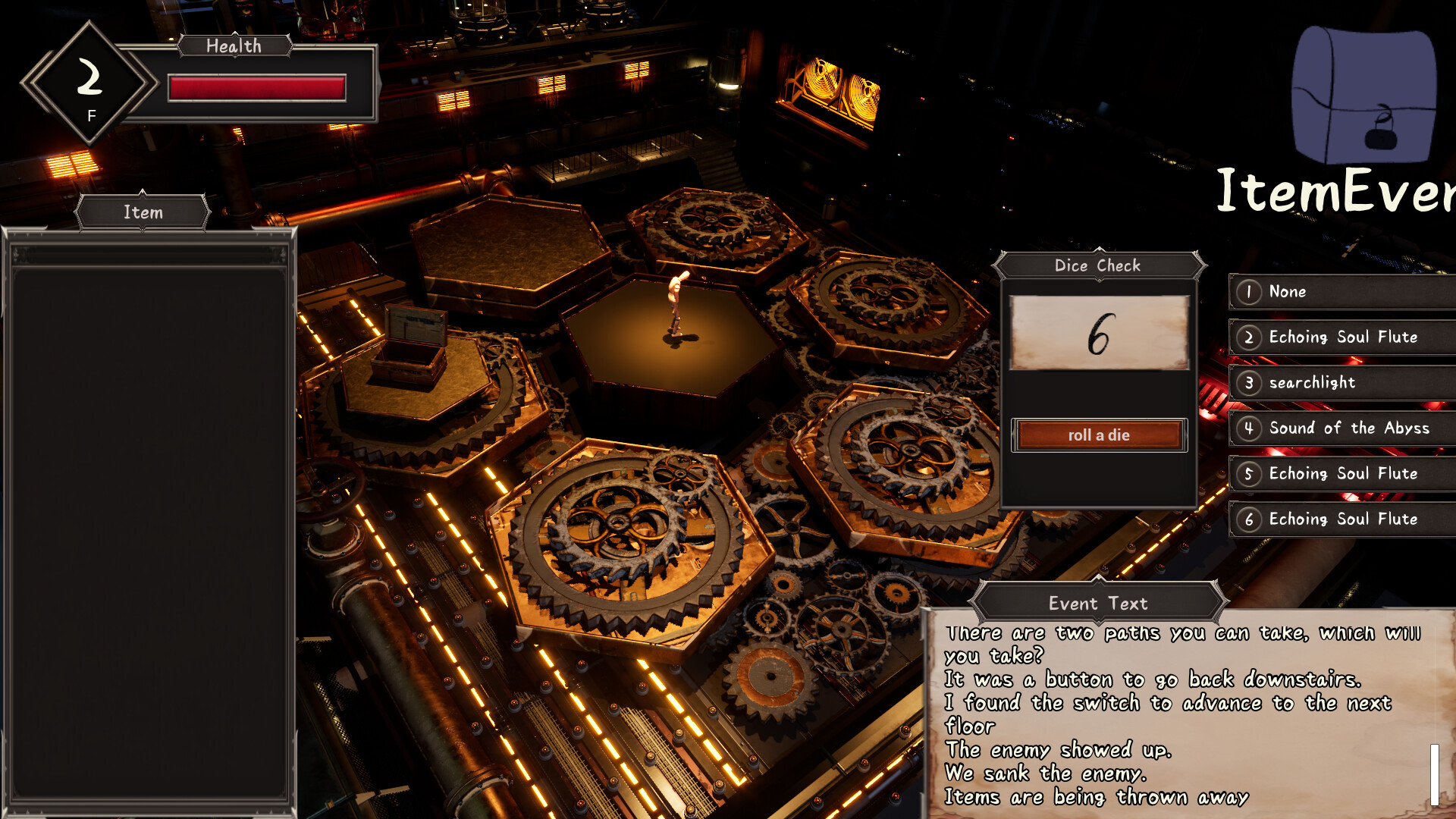
Task: Pick Echoing Soul Flute numbered 5
Action: [x=1342, y=474]
